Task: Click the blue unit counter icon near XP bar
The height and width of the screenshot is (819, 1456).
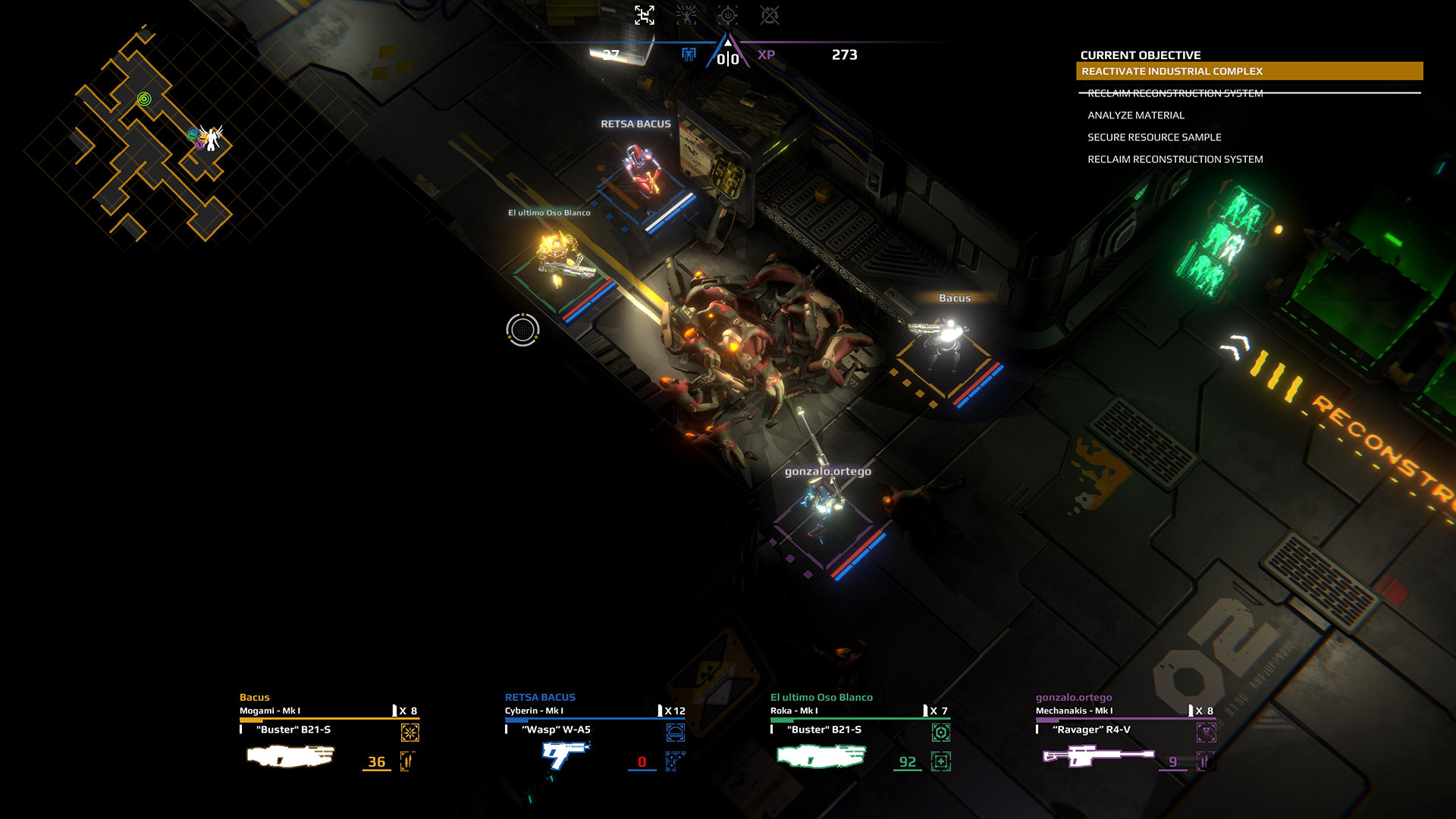Action: (x=689, y=55)
